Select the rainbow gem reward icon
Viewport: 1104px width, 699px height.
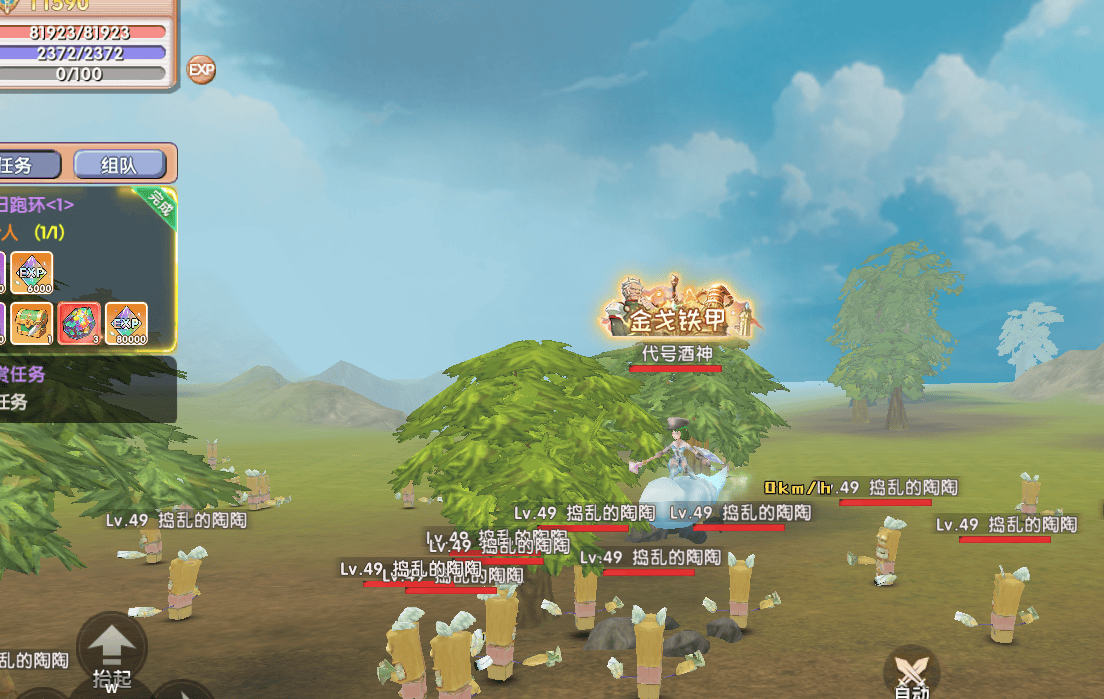click(x=79, y=324)
